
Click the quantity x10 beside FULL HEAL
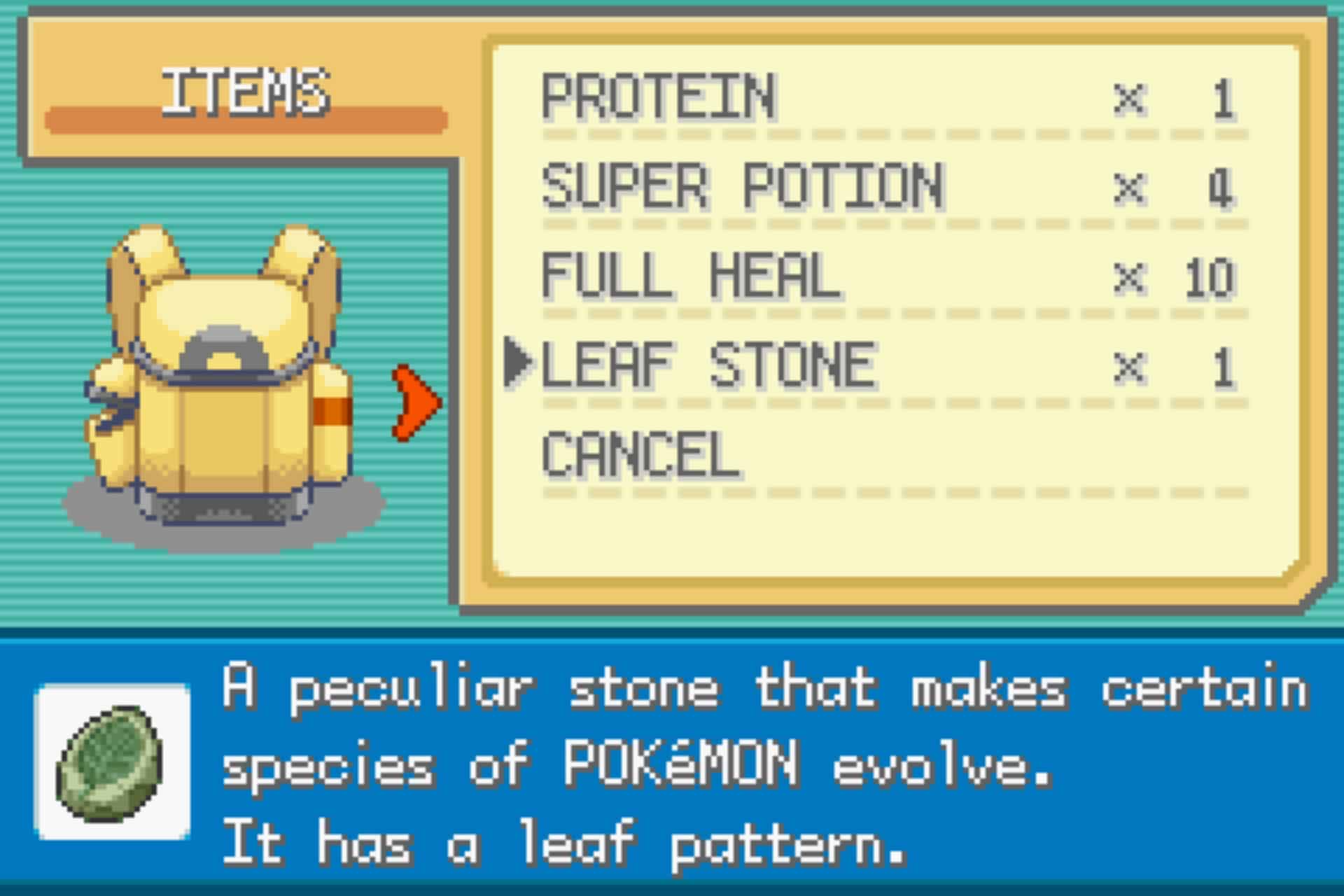(x=1211, y=276)
